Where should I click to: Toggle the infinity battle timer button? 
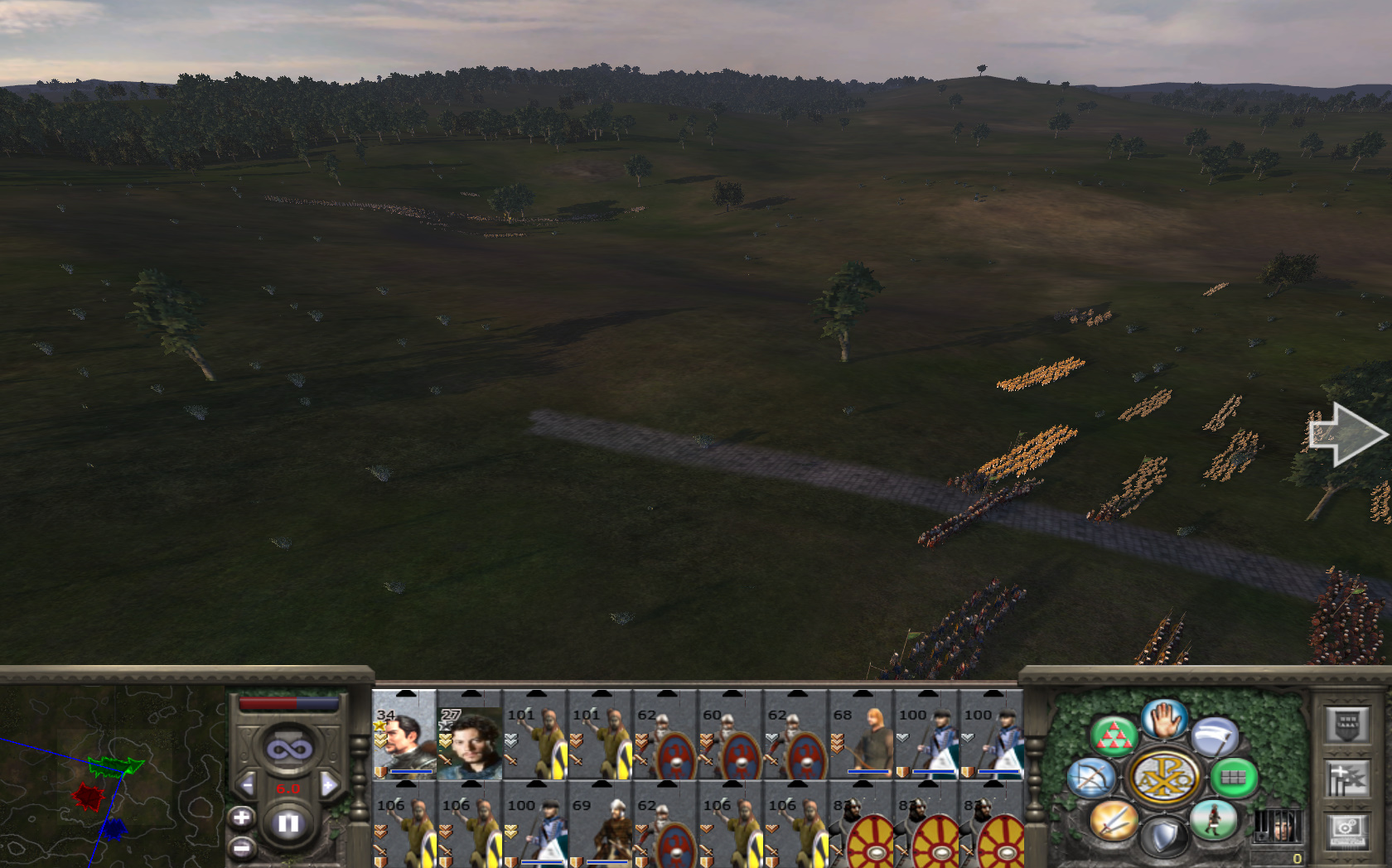288,750
